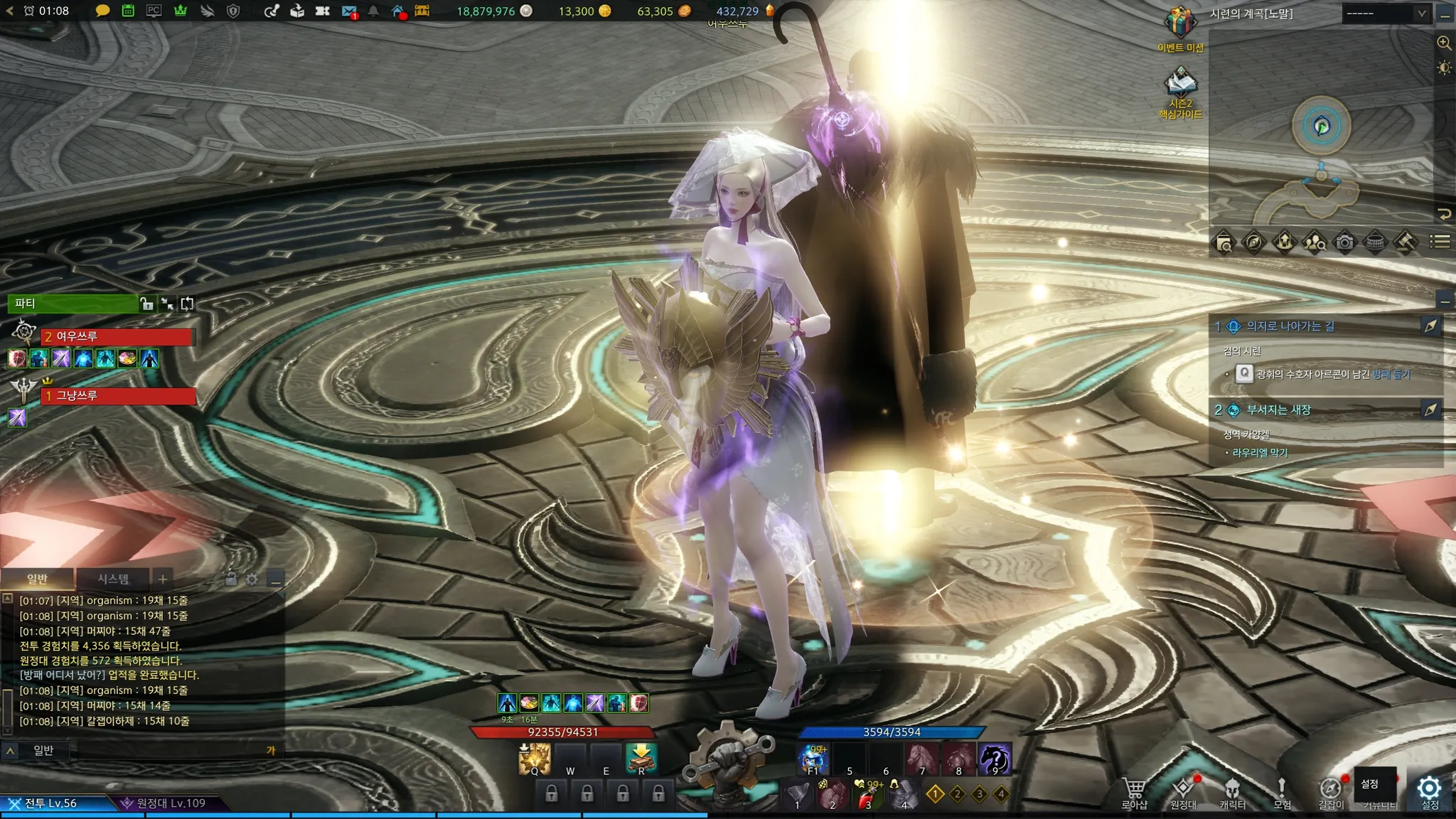1456x819 pixels.
Task: Zoom in the minimap with magnifier
Action: tap(1444, 43)
